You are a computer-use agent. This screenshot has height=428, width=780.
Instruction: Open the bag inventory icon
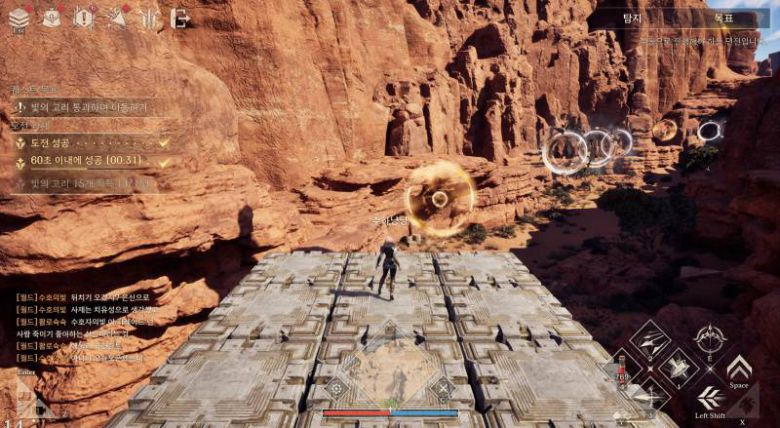(51, 17)
